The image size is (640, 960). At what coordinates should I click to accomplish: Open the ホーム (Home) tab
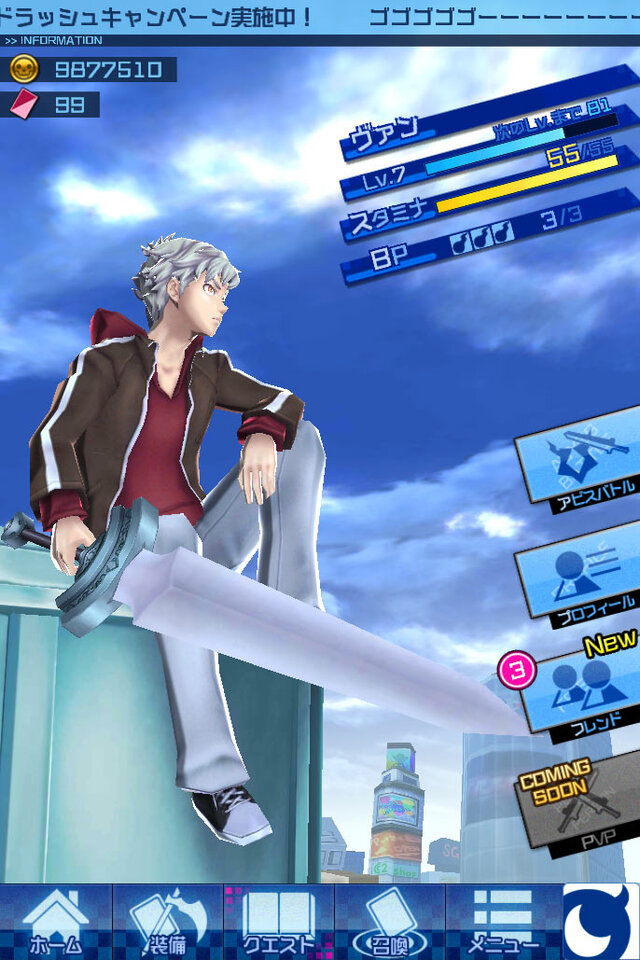point(55,921)
